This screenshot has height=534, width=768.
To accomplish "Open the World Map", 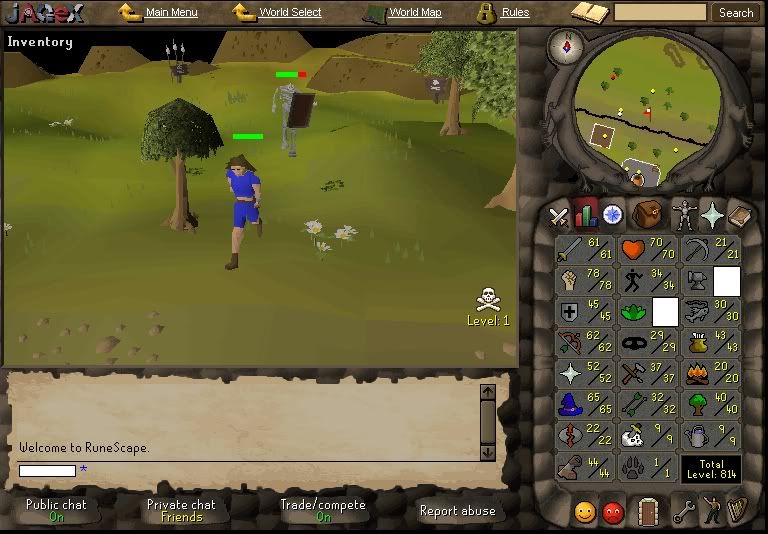I will coord(414,13).
